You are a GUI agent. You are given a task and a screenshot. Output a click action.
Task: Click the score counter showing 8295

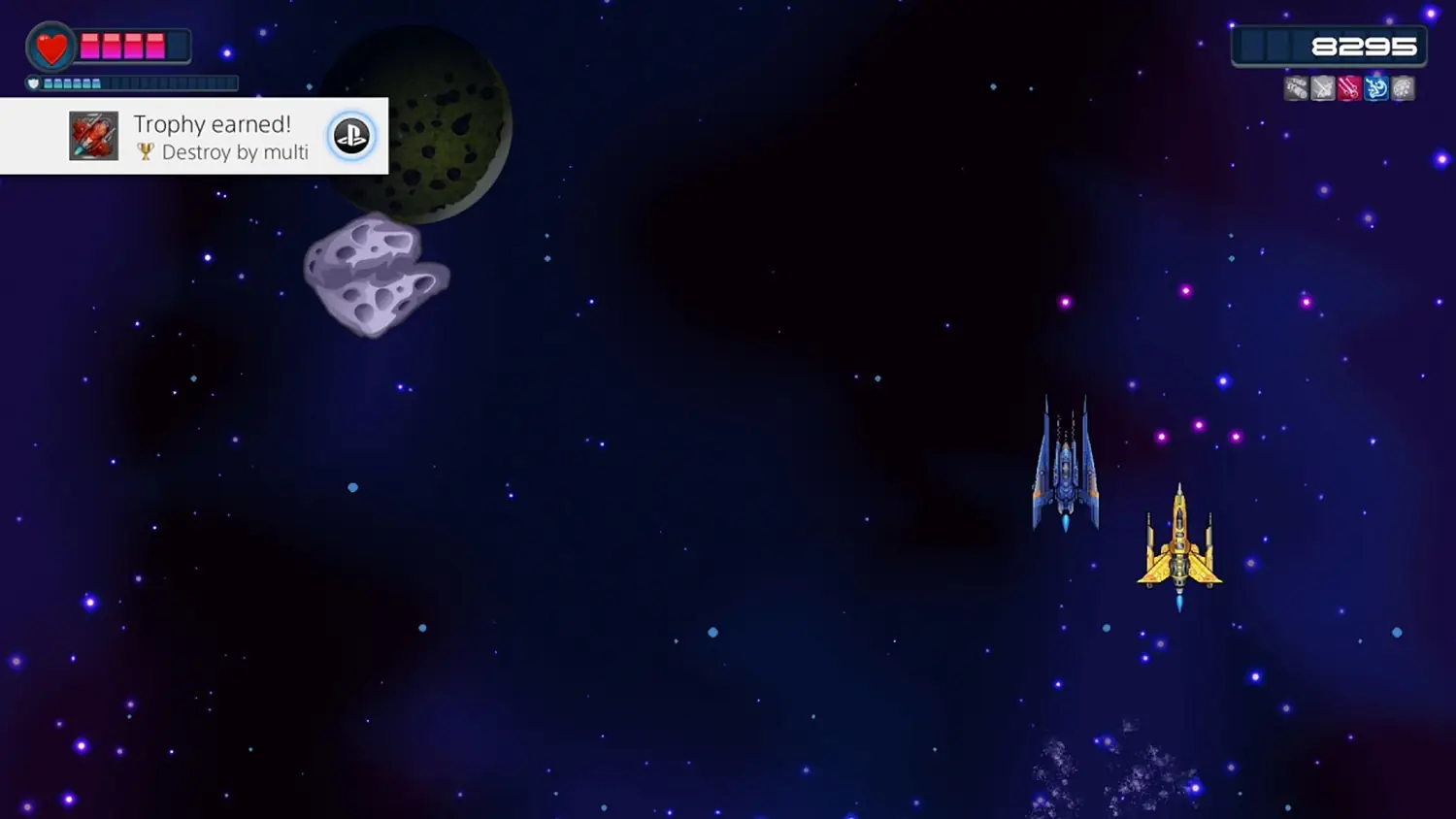click(x=1364, y=45)
